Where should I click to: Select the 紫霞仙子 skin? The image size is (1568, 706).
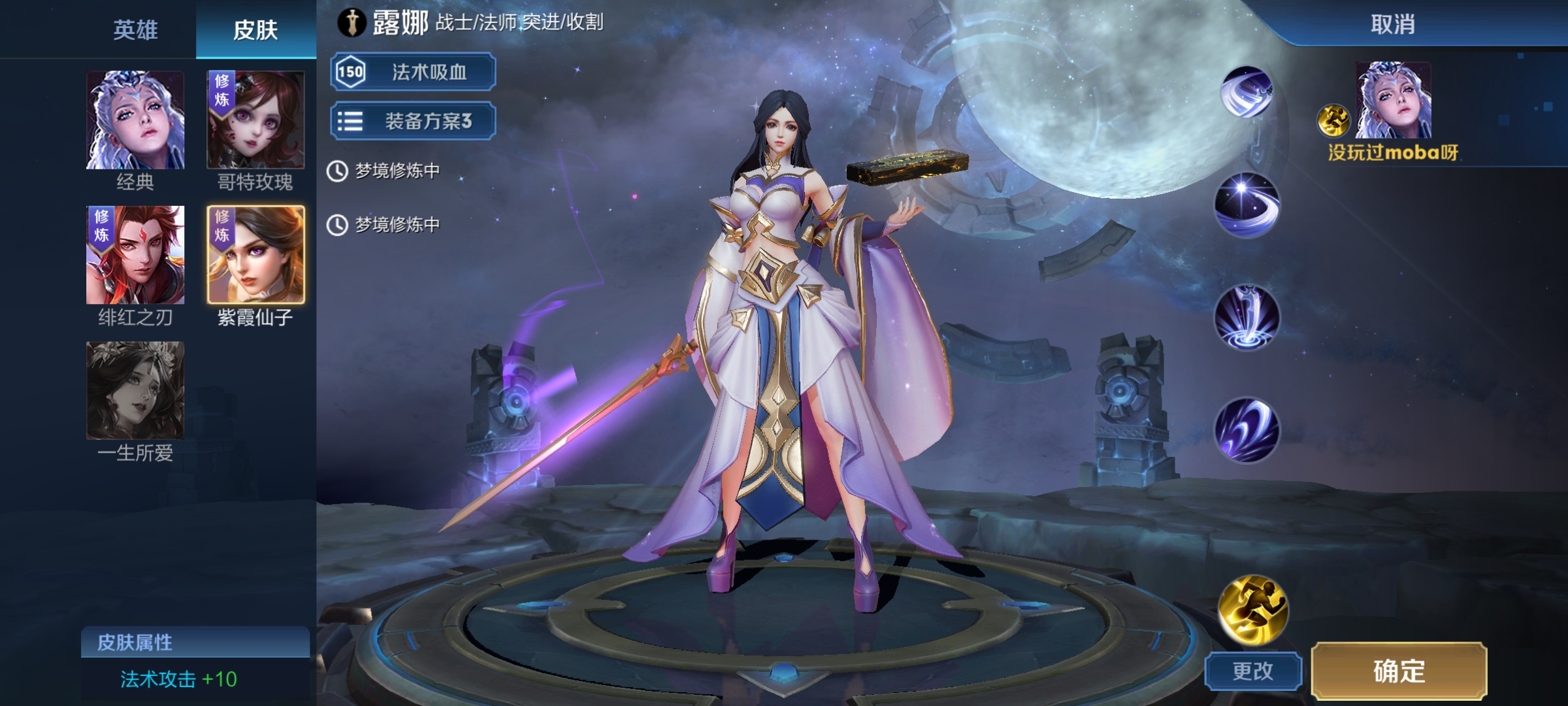255,255
